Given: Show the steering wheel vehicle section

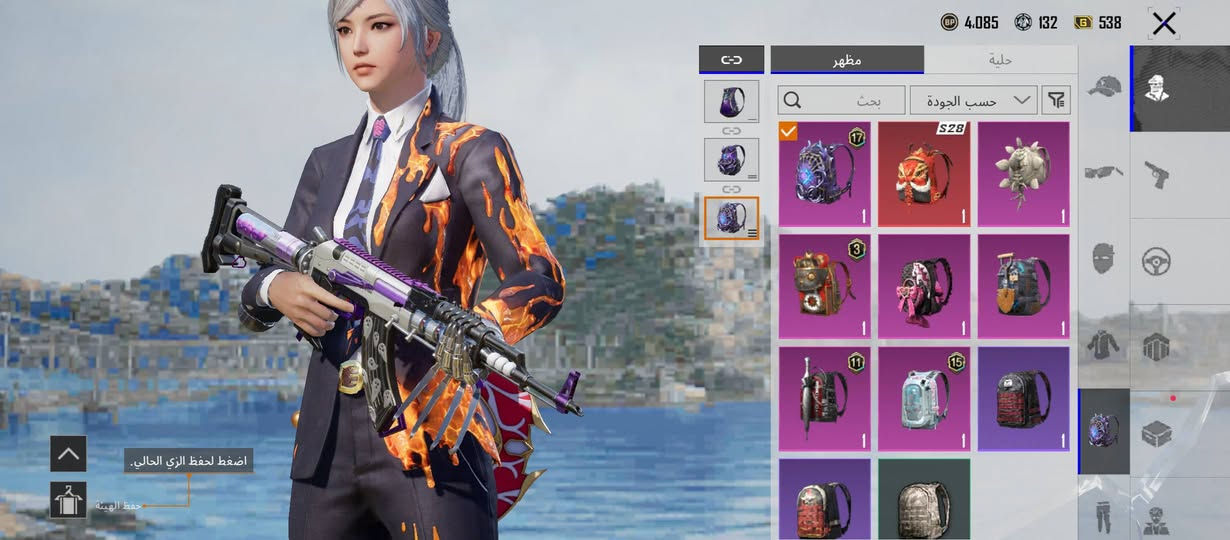Looking at the screenshot, I should point(1157,262).
